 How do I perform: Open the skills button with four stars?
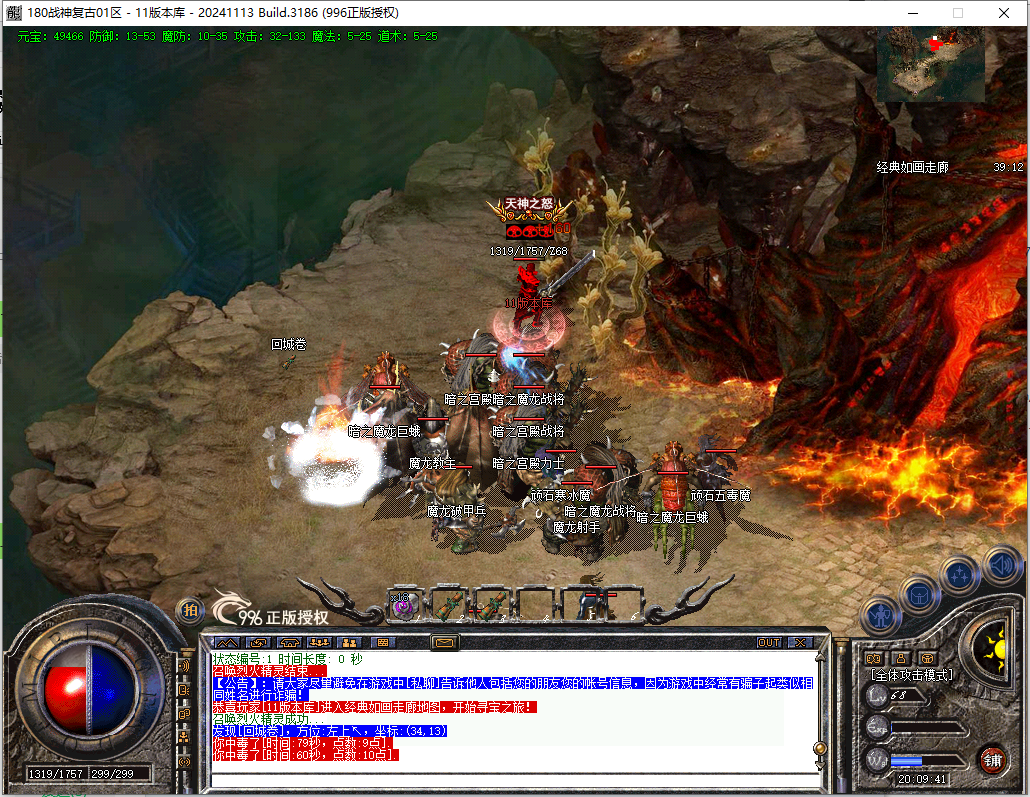click(960, 575)
